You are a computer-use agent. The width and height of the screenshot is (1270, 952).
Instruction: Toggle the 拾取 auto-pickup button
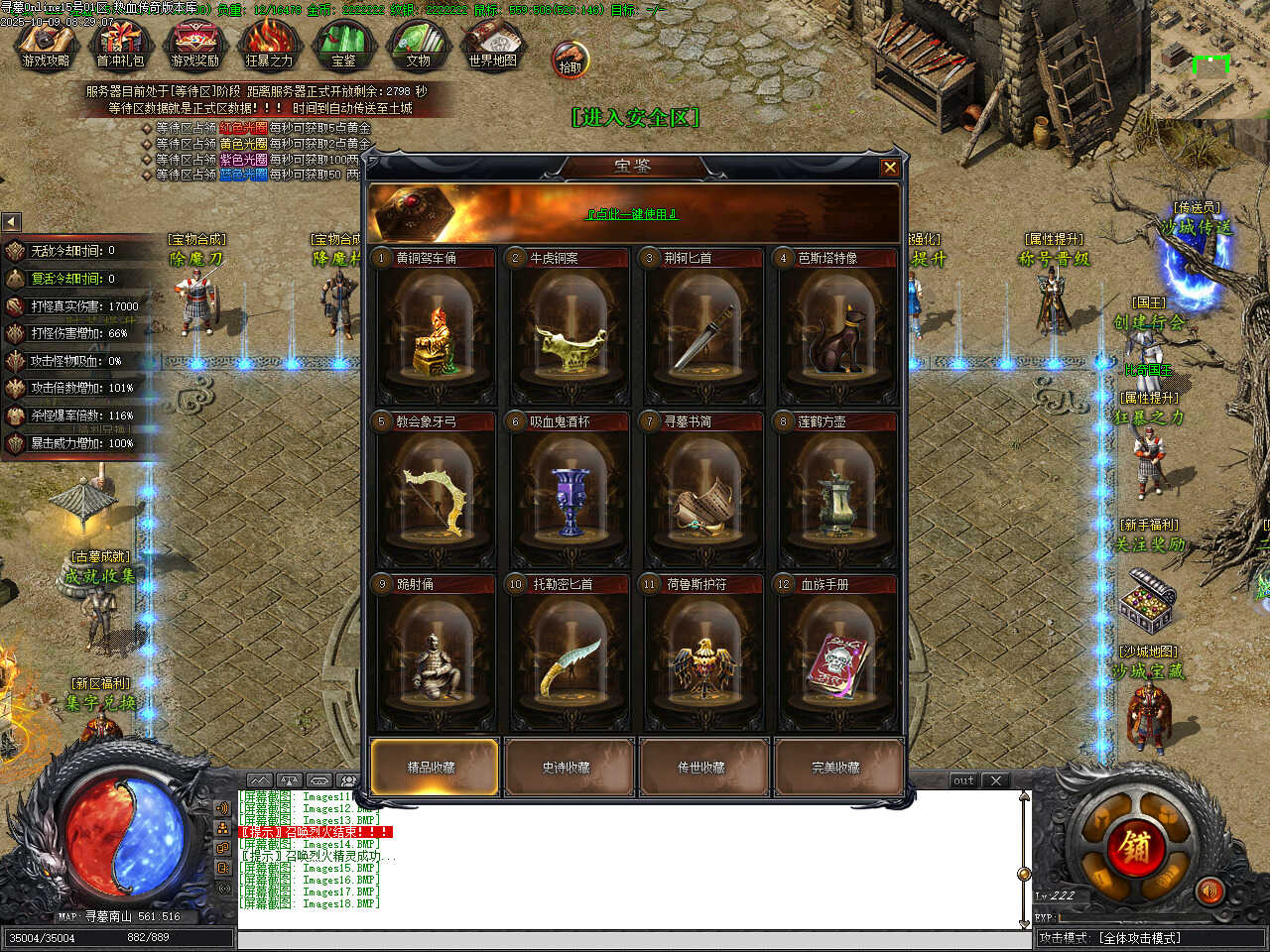tap(570, 59)
